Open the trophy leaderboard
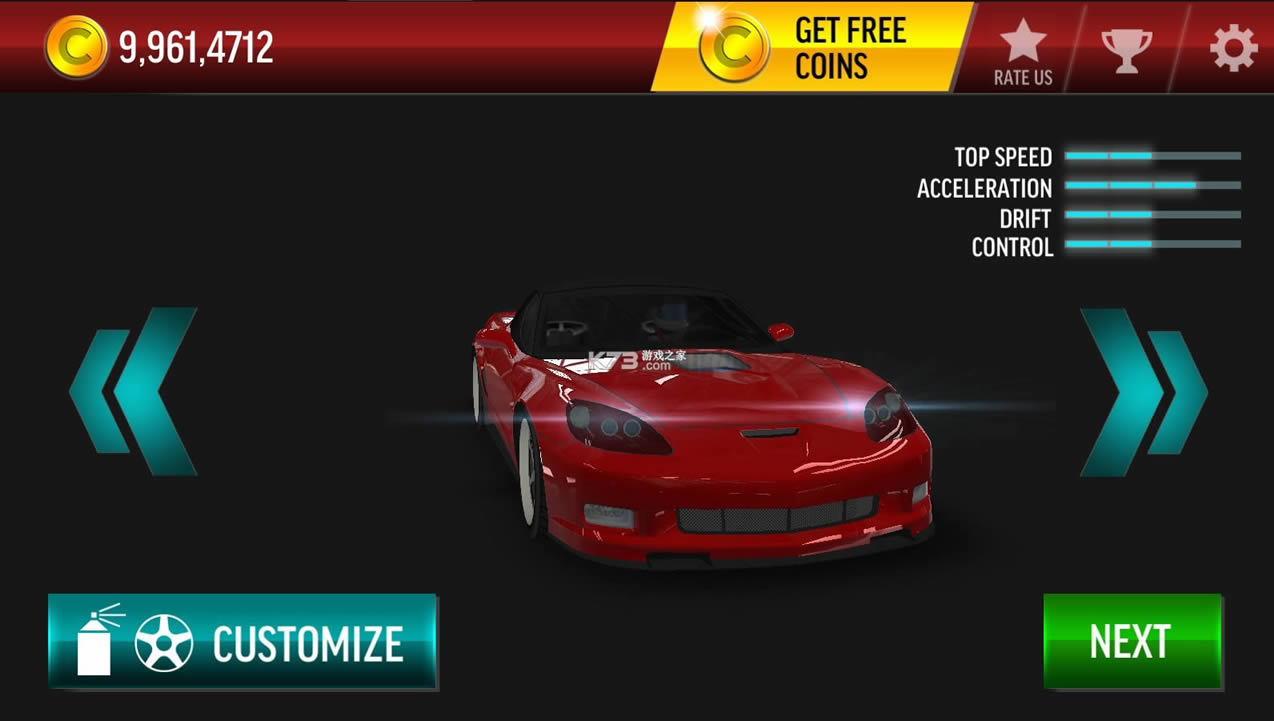 tap(1126, 48)
